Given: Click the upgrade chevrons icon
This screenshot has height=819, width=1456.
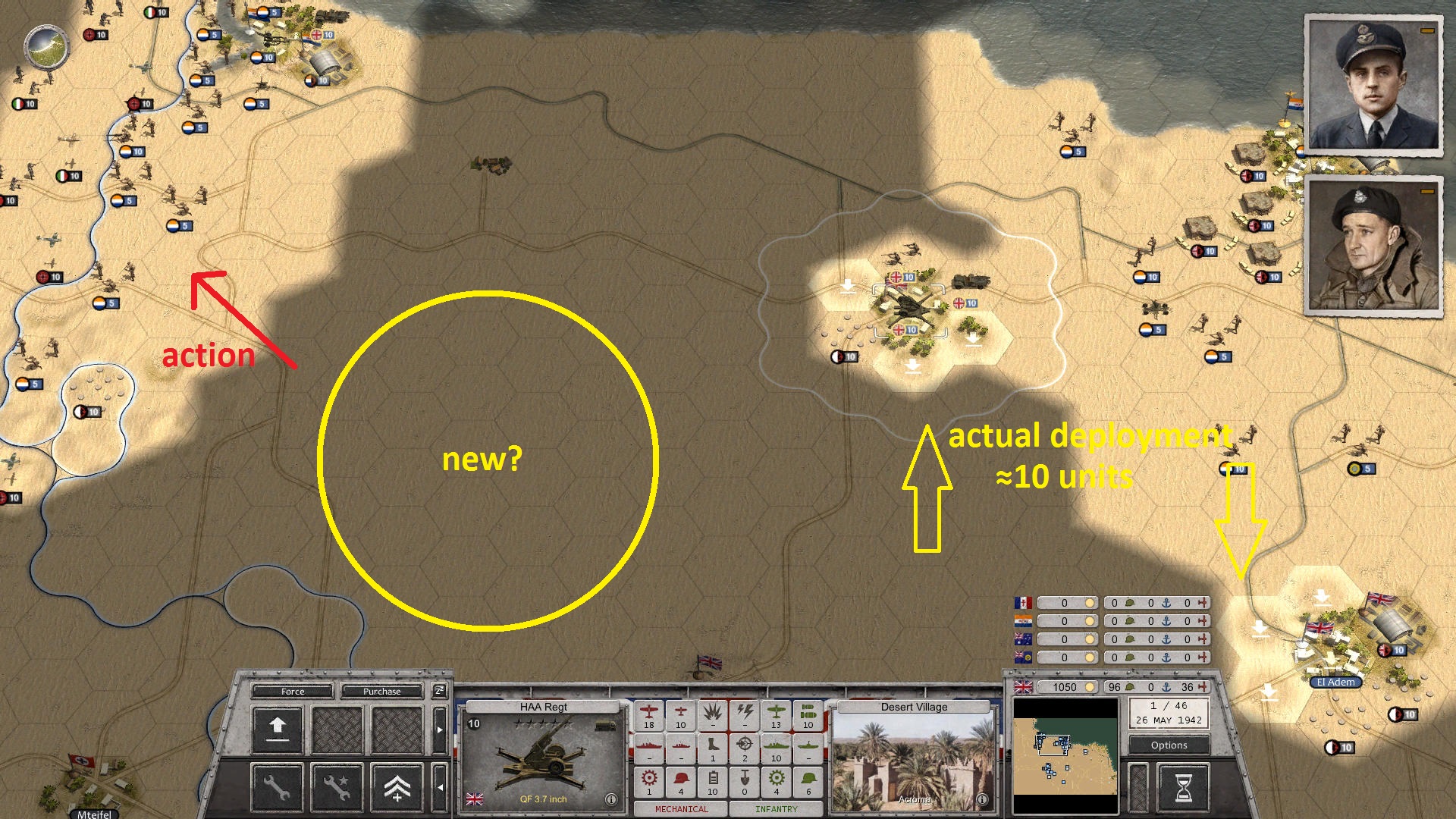Looking at the screenshot, I should click(x=398, y=789).
